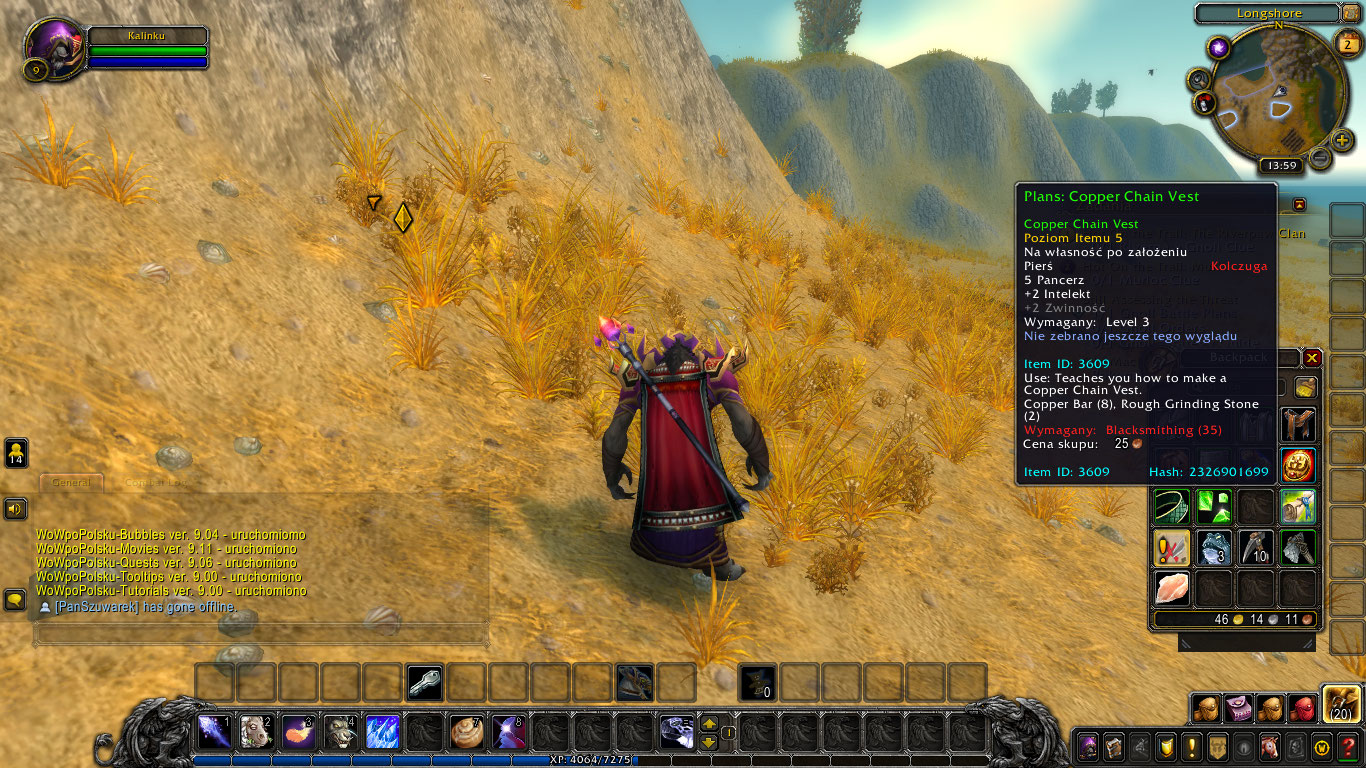Cast Frostbolt from action bar slot 1

pyautogui.click(x=216, y=732)
